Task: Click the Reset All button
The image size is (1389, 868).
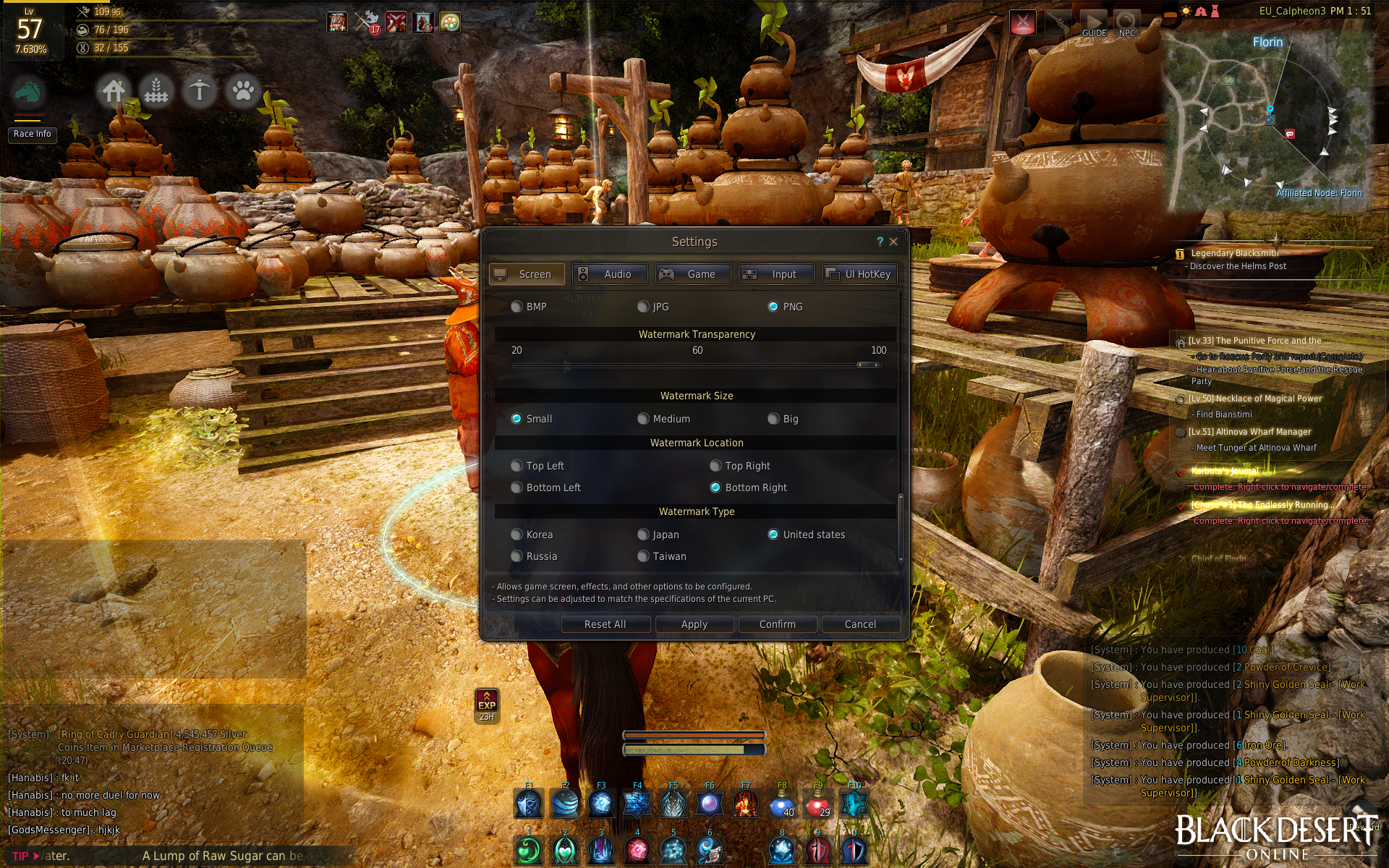Action: tap(606, 624)
